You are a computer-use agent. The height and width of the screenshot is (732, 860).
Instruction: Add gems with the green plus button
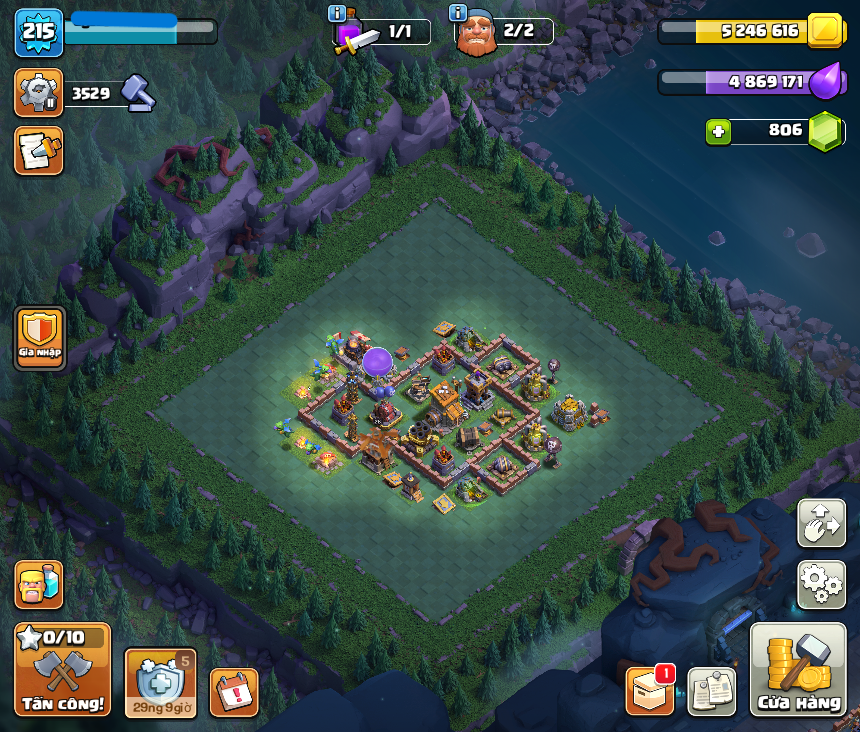pos(717,131)
